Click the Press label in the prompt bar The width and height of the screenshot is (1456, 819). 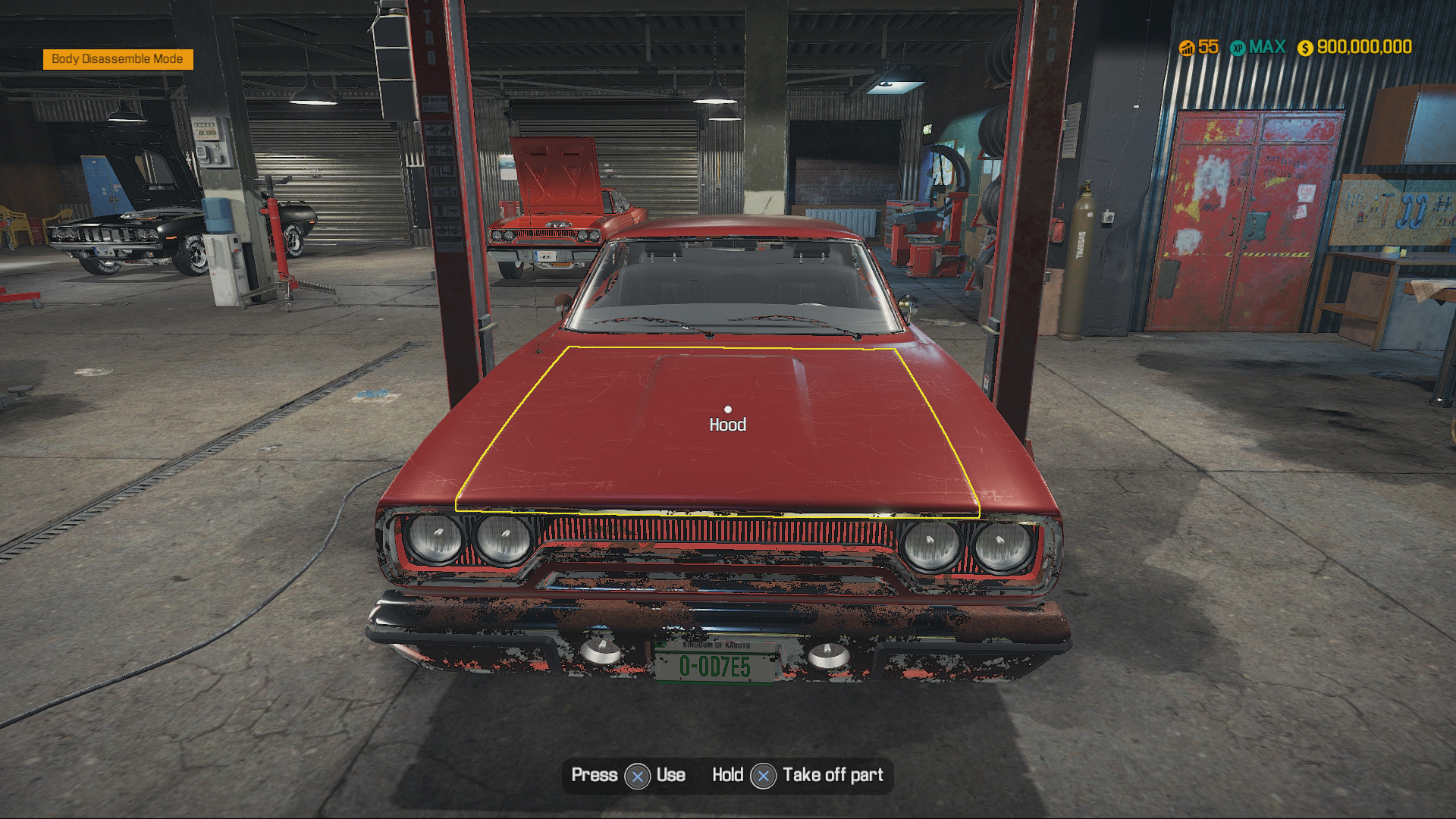pos(596,775)
